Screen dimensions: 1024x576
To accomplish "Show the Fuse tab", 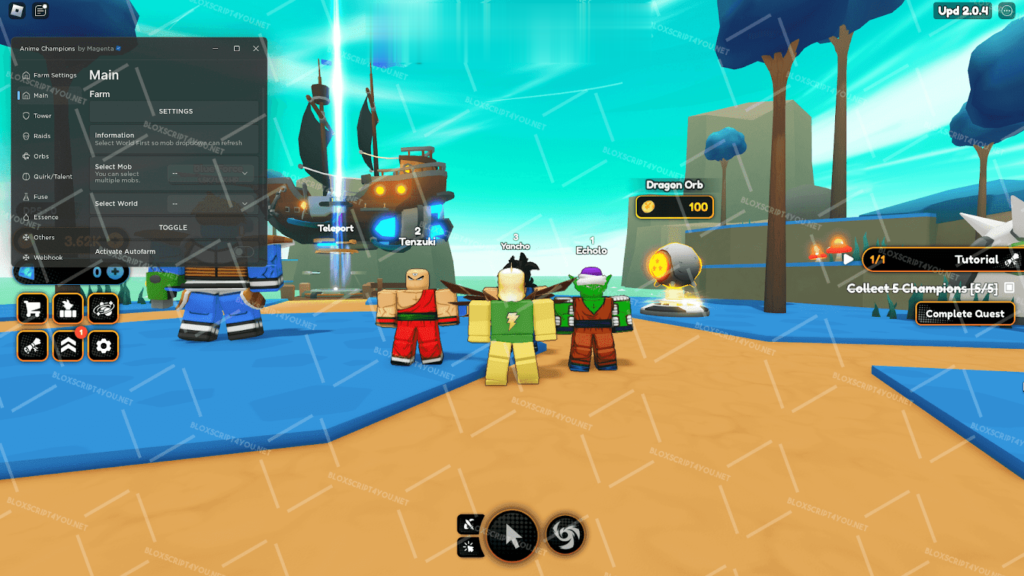I will coord(40,197).
